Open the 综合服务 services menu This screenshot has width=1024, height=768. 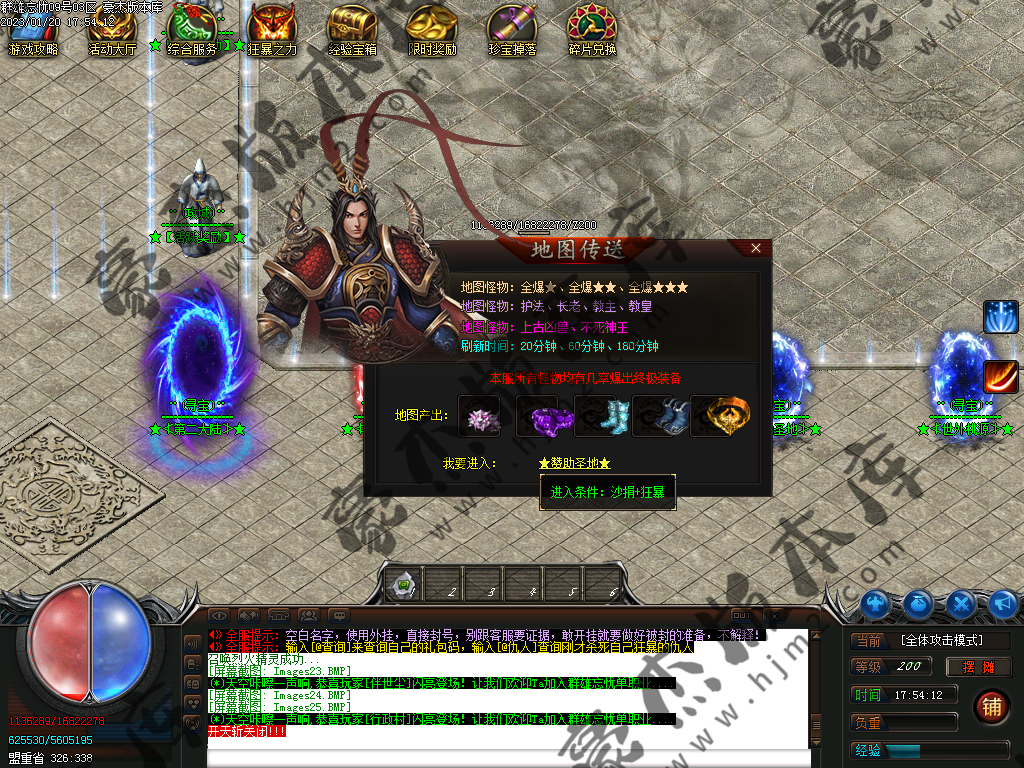point(192,28)
